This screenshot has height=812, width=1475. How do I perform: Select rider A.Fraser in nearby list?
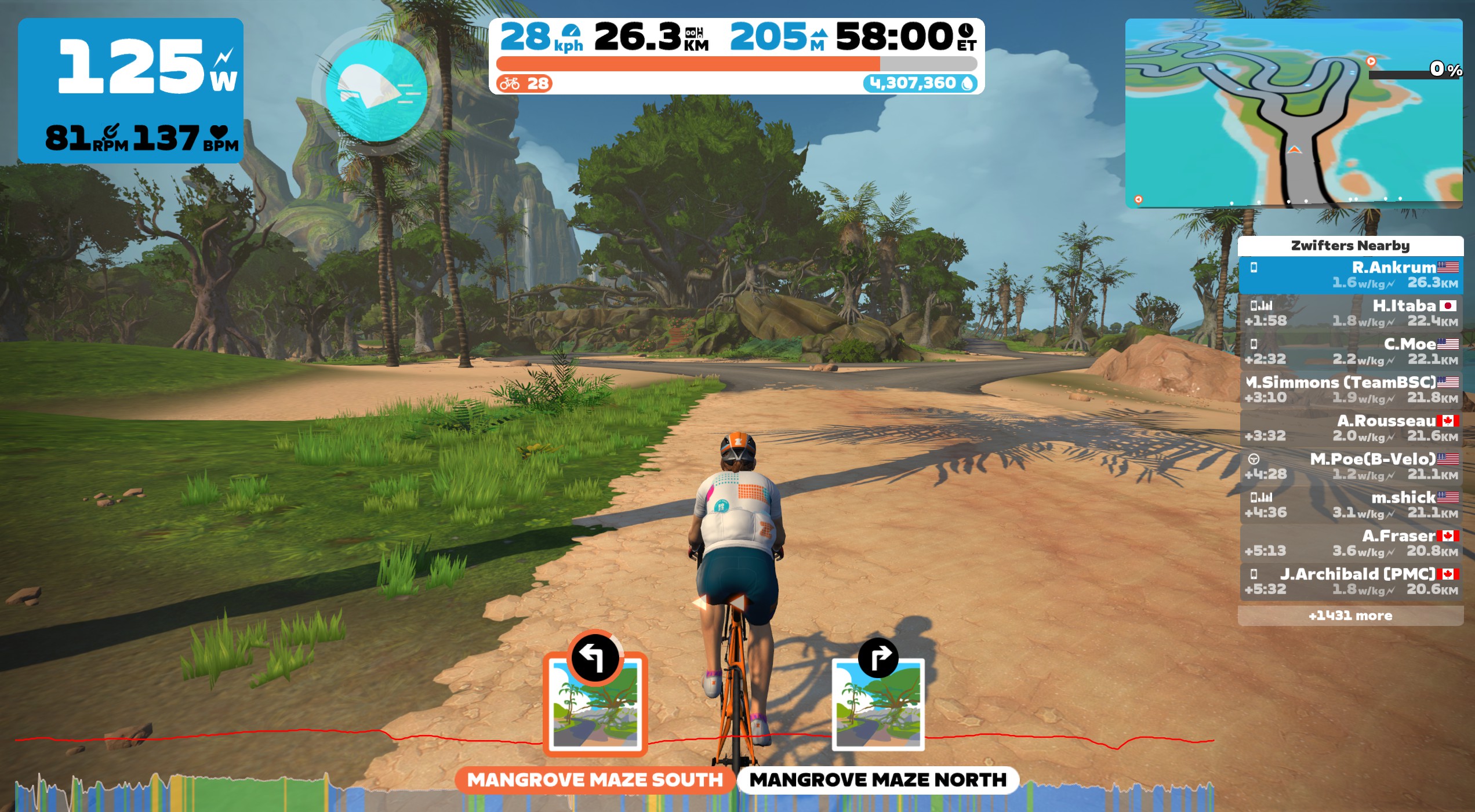(1350, 543)
